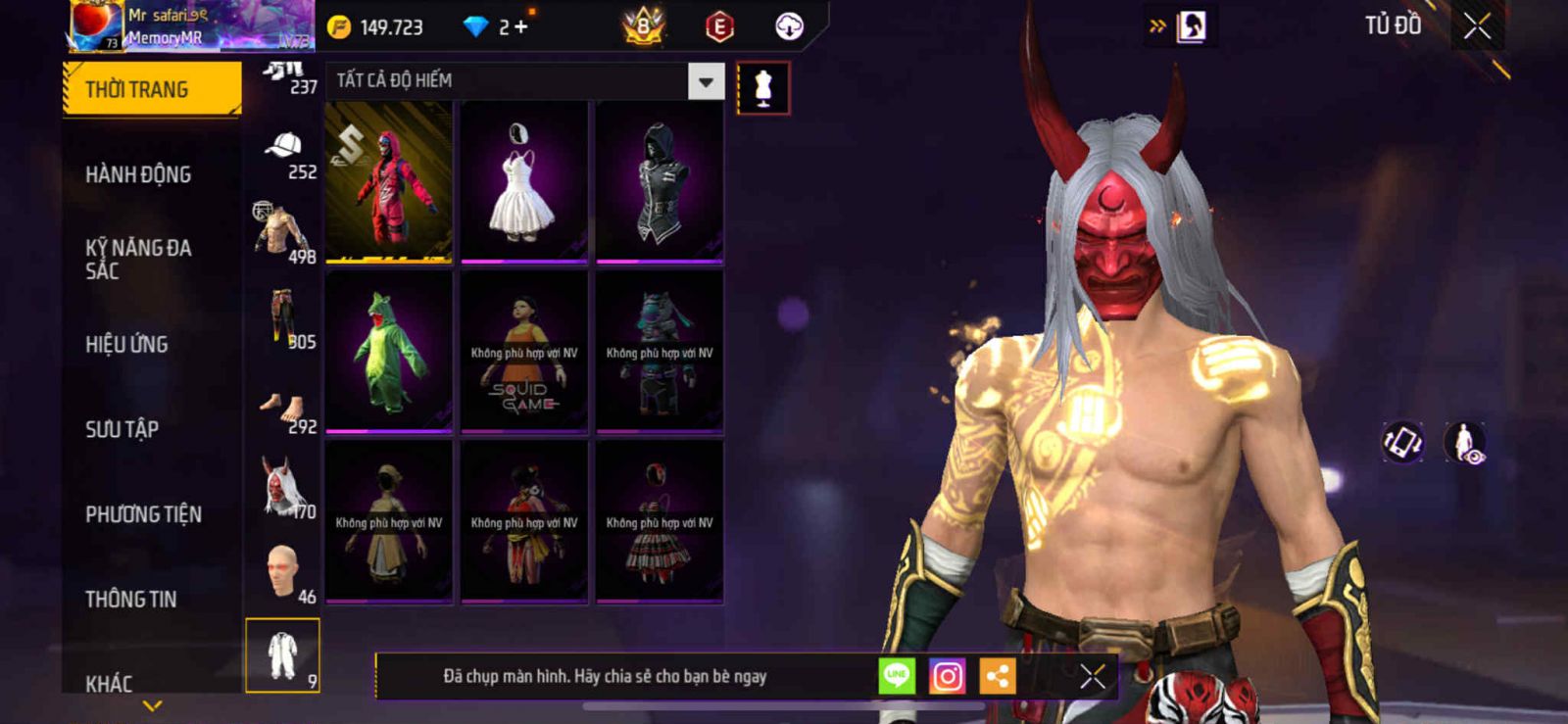This screenshot has width=1568, height=724.
Task: Open the Hiệu Ứng tab
Action: [126, 344]
